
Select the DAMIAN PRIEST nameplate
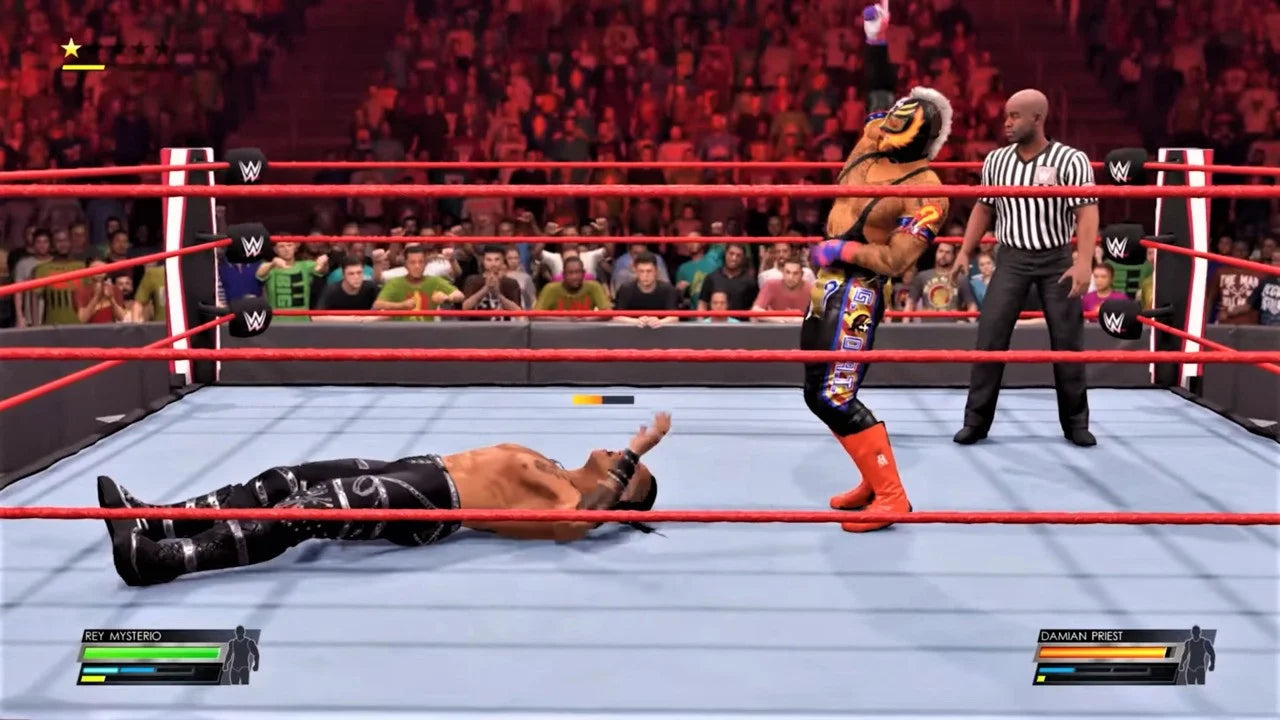tap(1082, 636)
